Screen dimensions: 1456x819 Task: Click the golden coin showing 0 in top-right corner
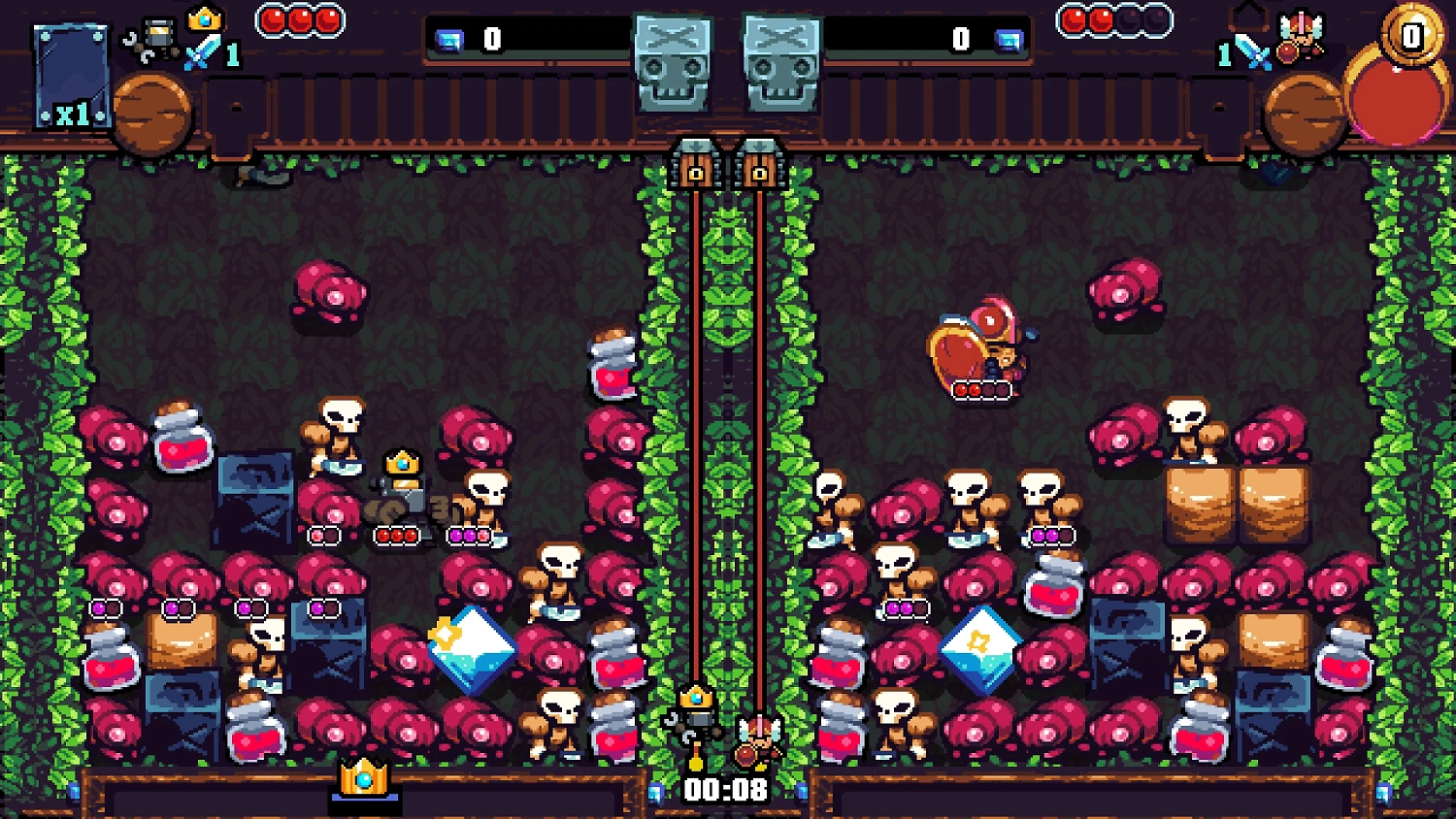(x=1409, y=34)
